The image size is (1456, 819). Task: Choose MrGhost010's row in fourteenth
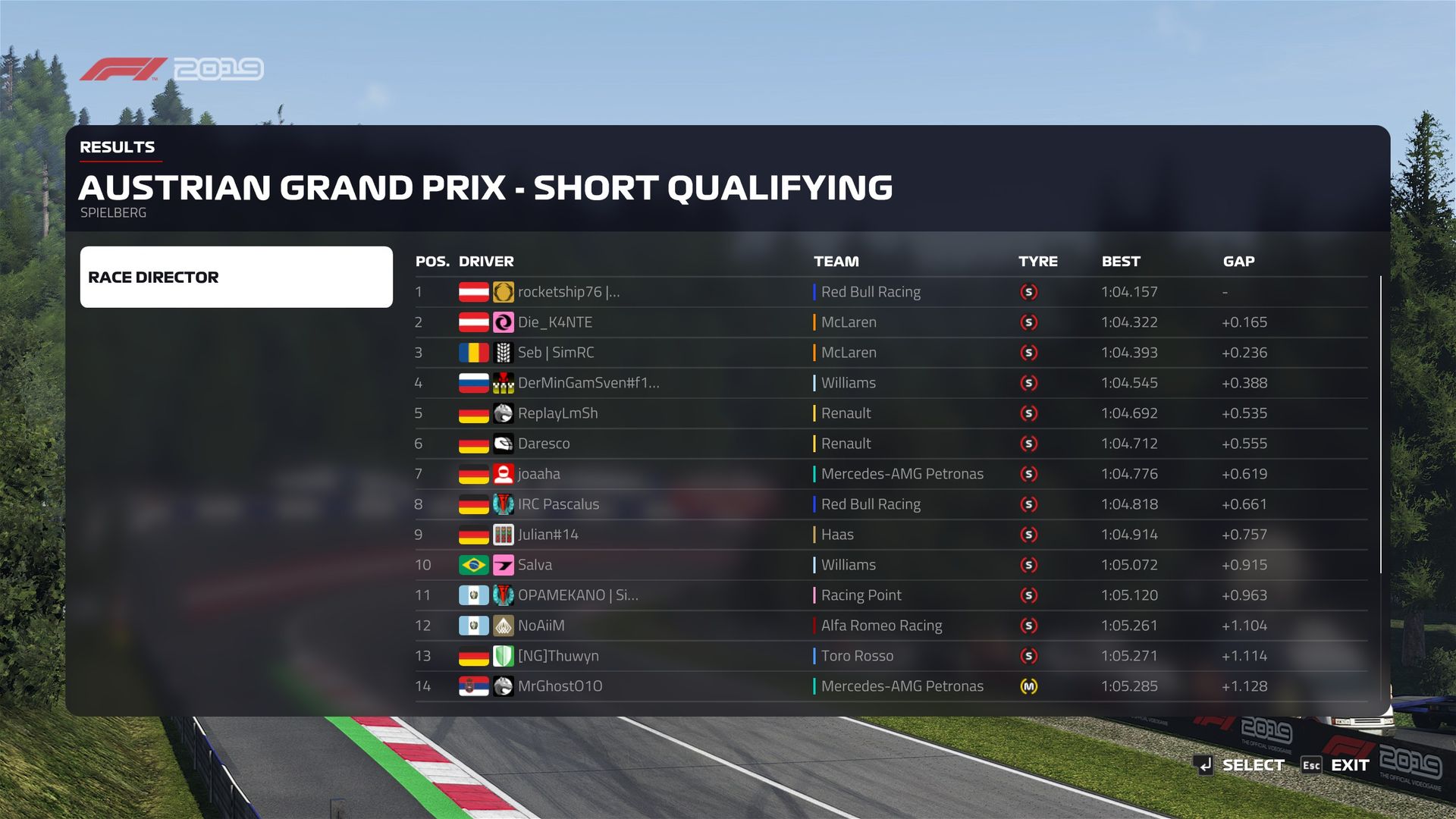point(560,686)
